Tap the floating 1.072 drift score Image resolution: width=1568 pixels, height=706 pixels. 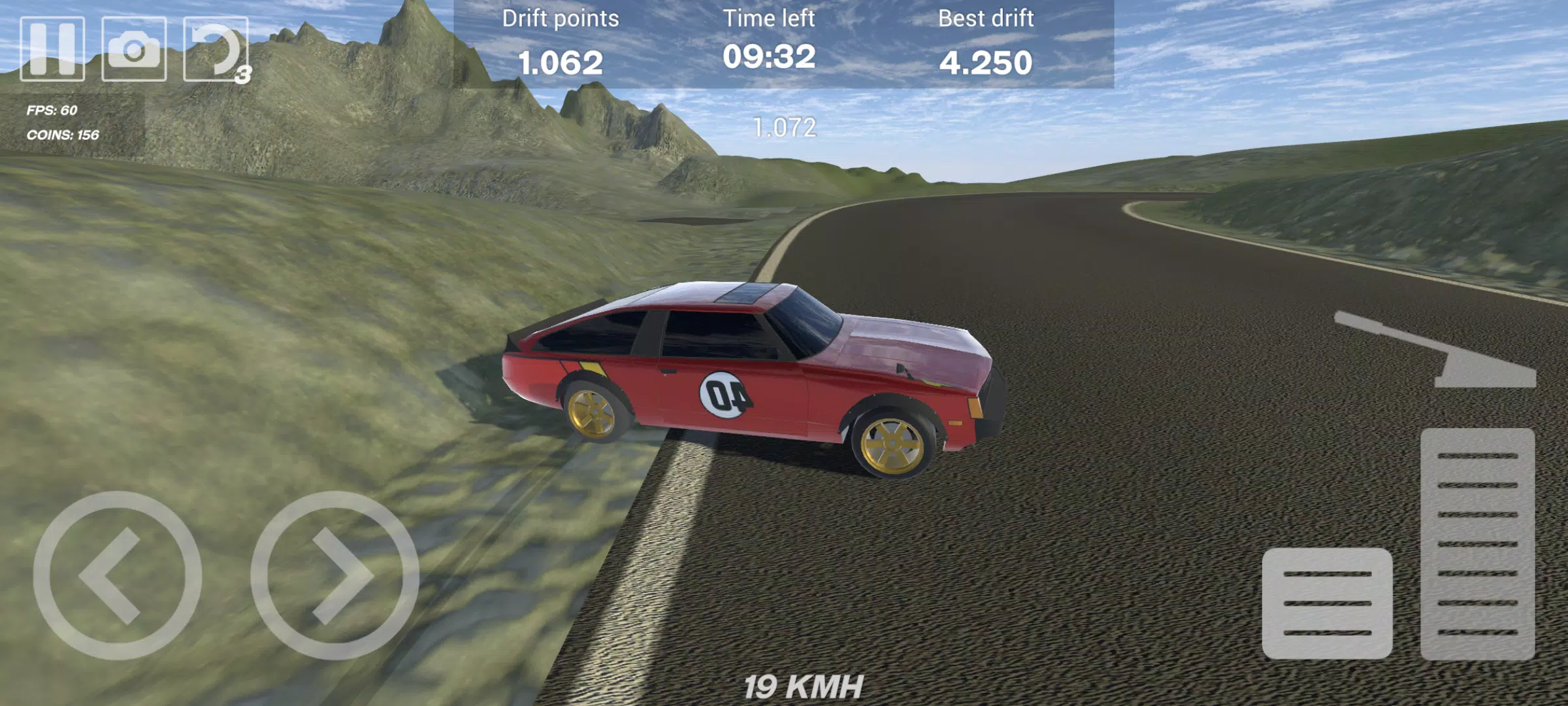coord(784,129)
